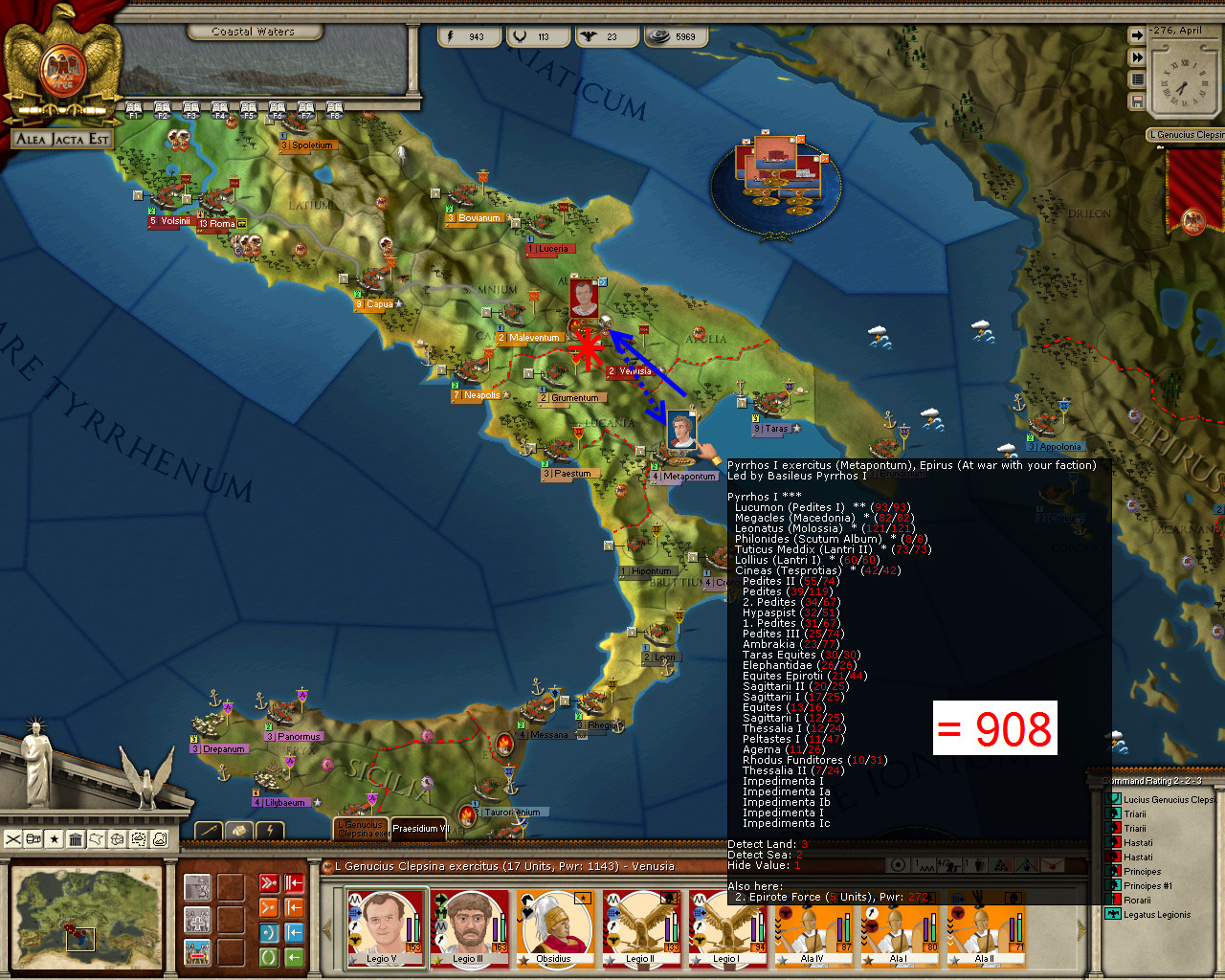Set the army to red assault posture
This screenshot has height=980, width=1225.
[269, 880]
